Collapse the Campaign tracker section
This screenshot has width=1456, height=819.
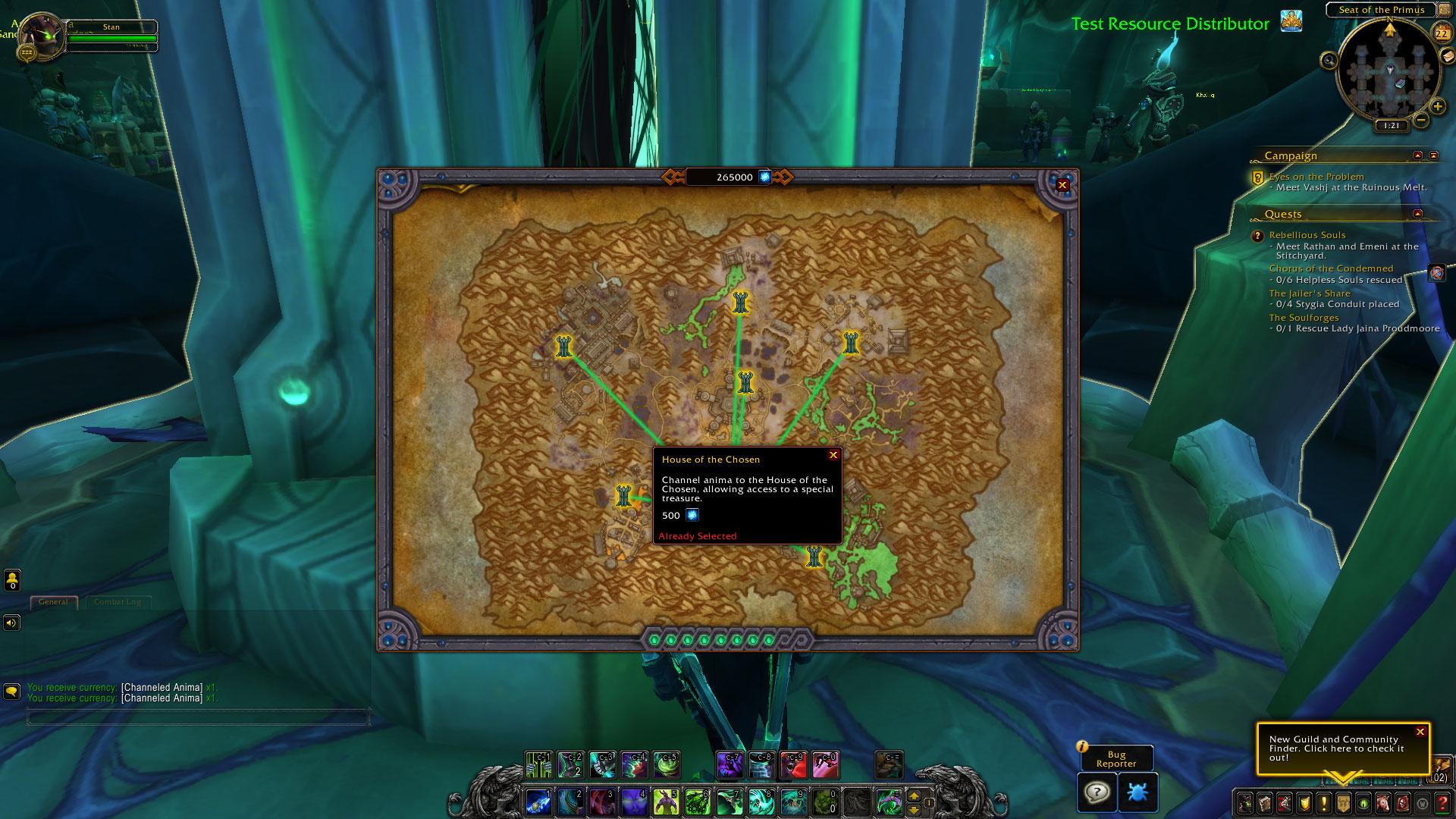tap(1417, 155)
